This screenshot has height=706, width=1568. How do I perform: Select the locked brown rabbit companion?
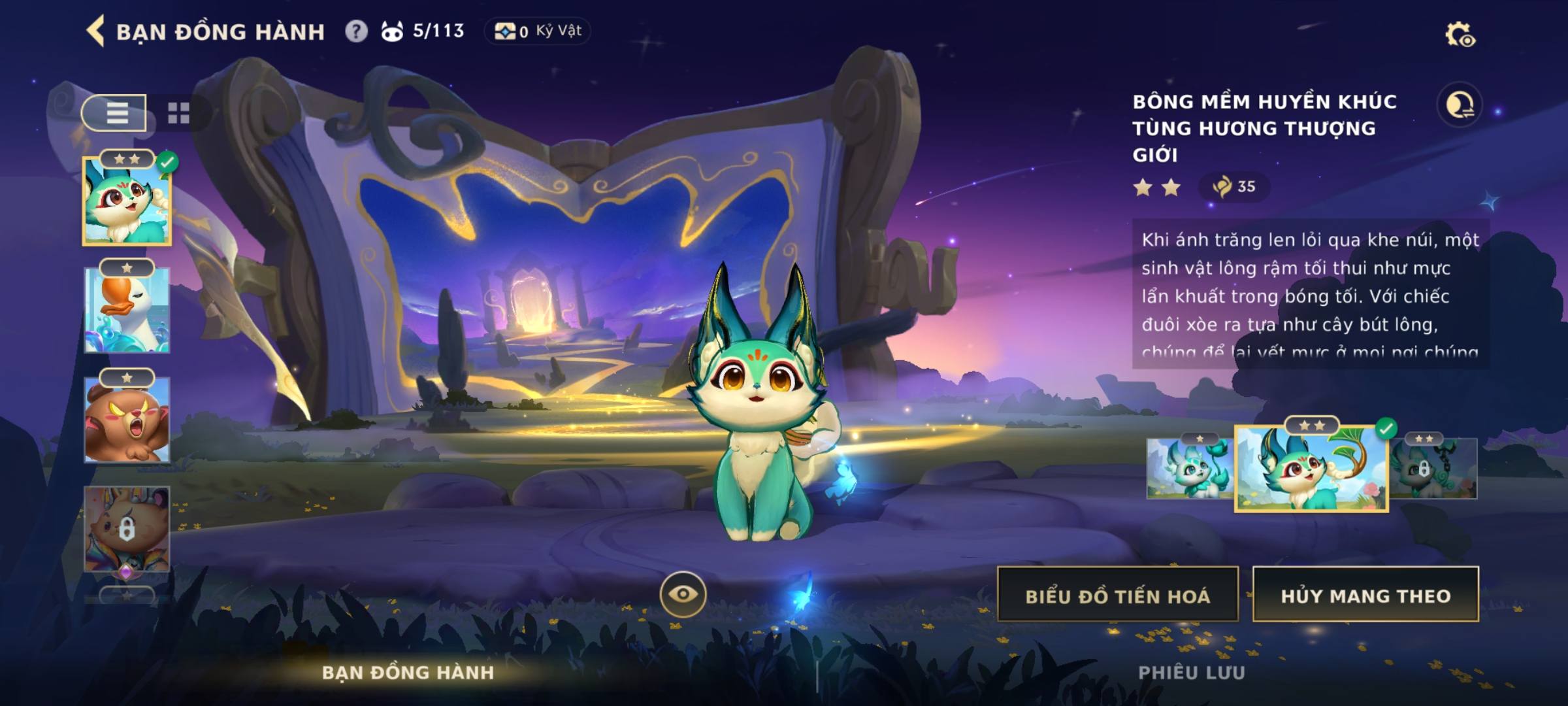(127, 528)
